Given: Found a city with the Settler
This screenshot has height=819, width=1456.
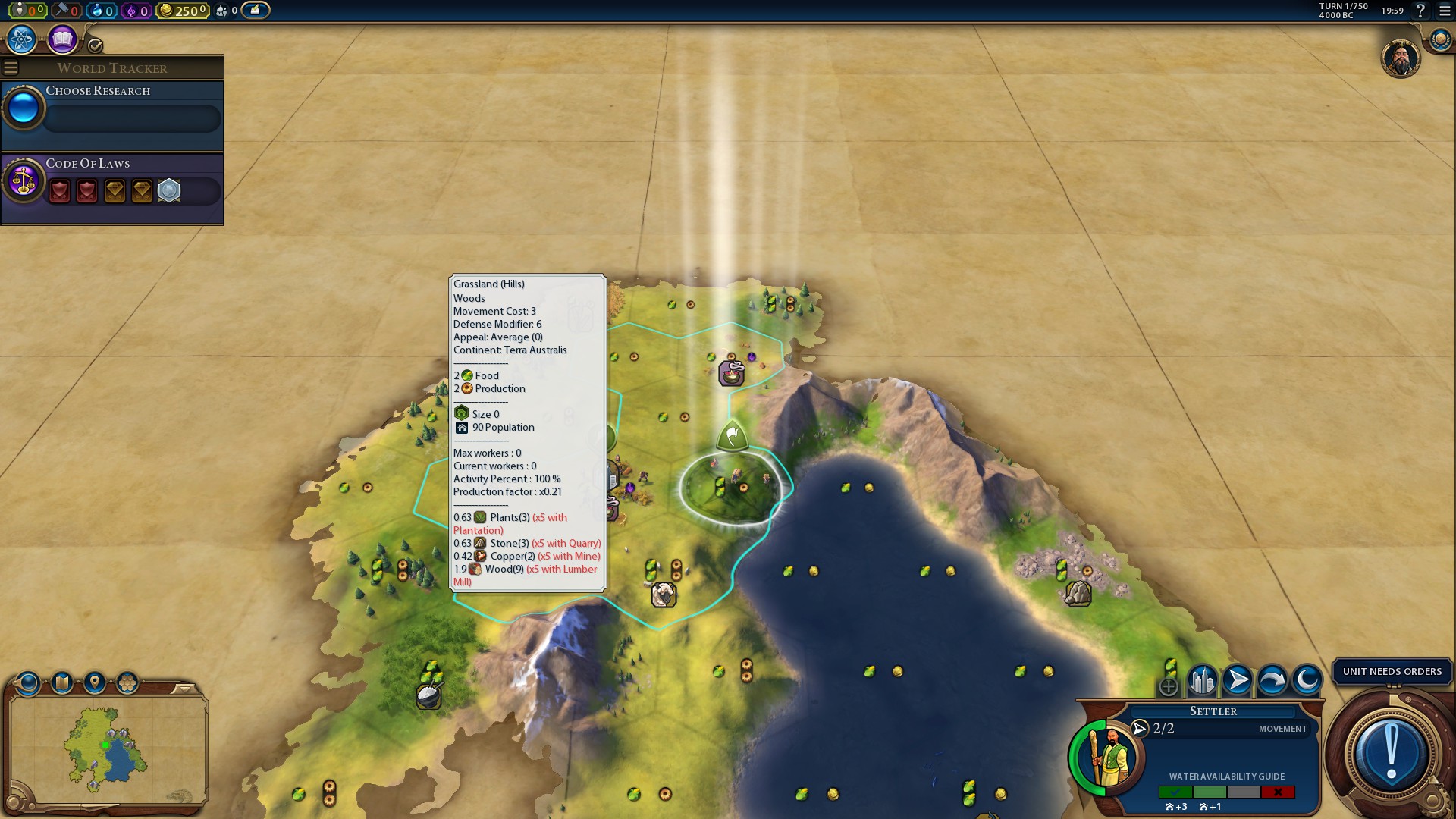Looking at the screenshot, I should pyautogui.click(x=1202, y=680).
